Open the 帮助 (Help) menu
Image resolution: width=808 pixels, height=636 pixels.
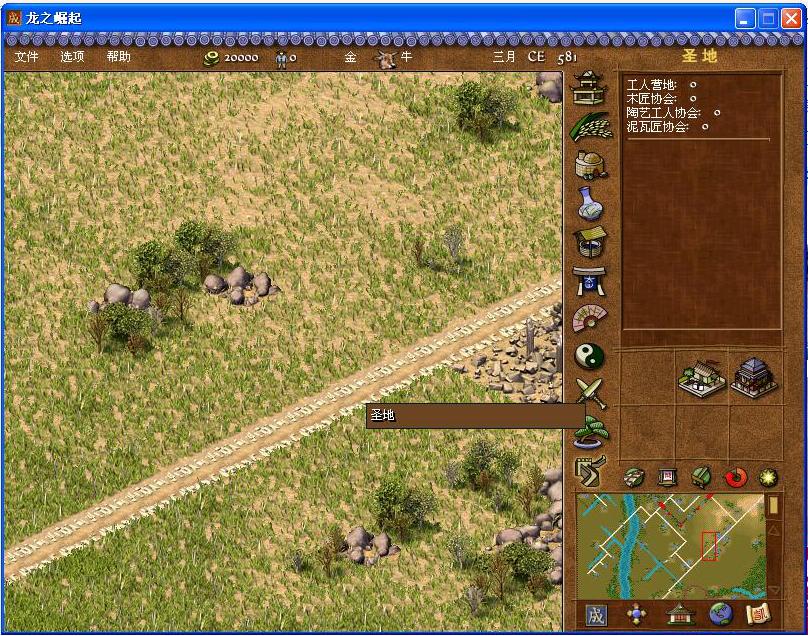[118, 57]
